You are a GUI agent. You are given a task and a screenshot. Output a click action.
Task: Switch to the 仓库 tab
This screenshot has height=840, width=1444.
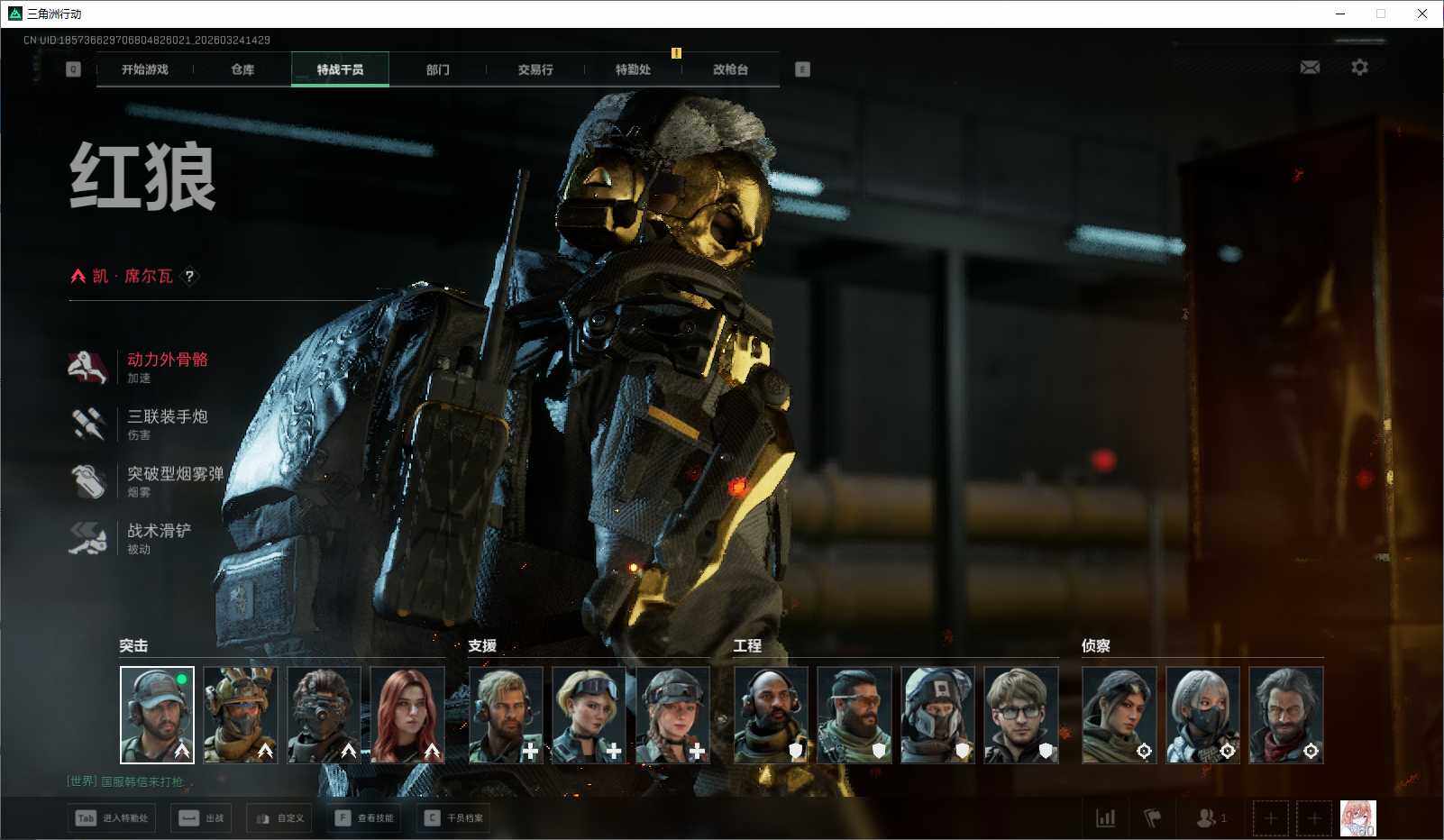[x=242, y=69]
